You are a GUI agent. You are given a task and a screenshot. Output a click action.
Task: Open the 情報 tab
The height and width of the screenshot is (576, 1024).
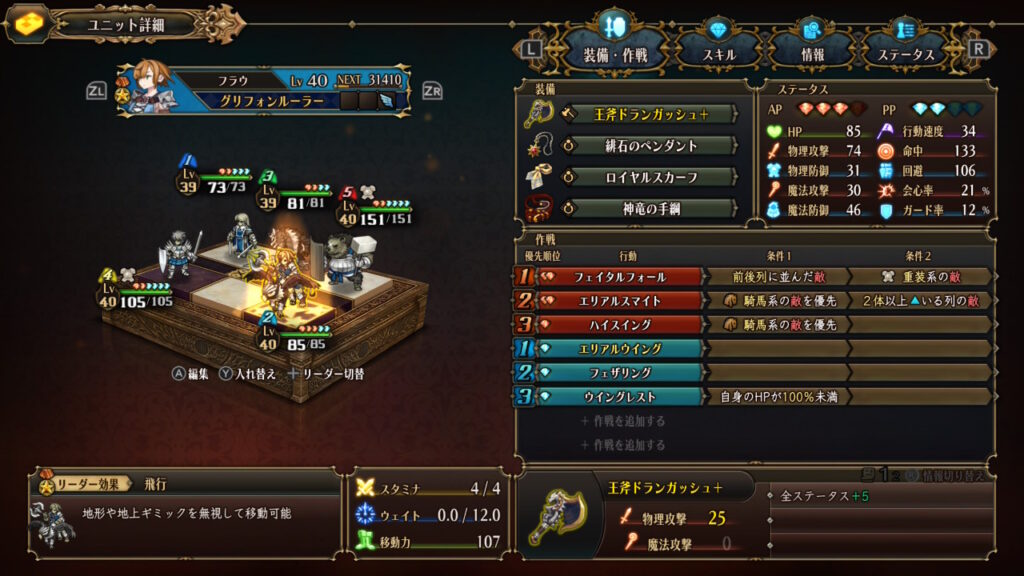click(x=812, y=54)
